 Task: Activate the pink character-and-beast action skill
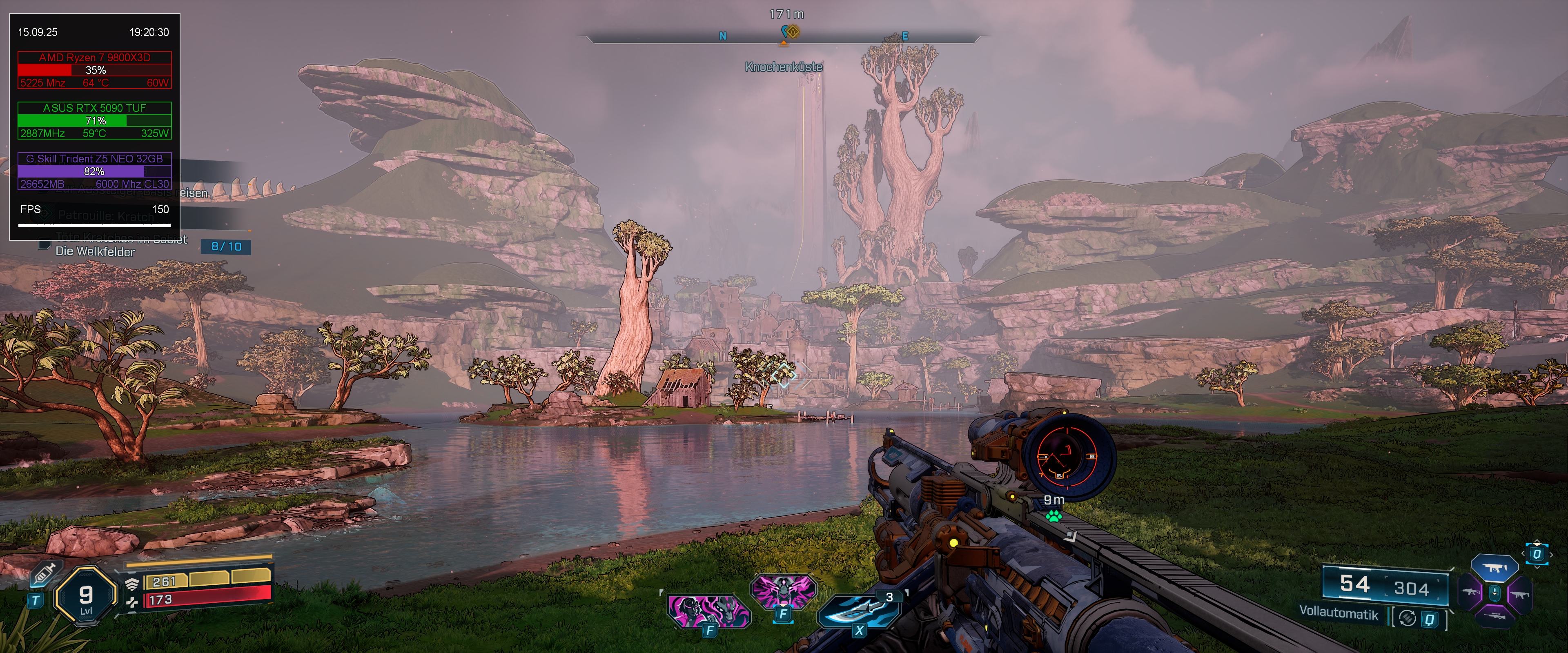pos(708,610)
